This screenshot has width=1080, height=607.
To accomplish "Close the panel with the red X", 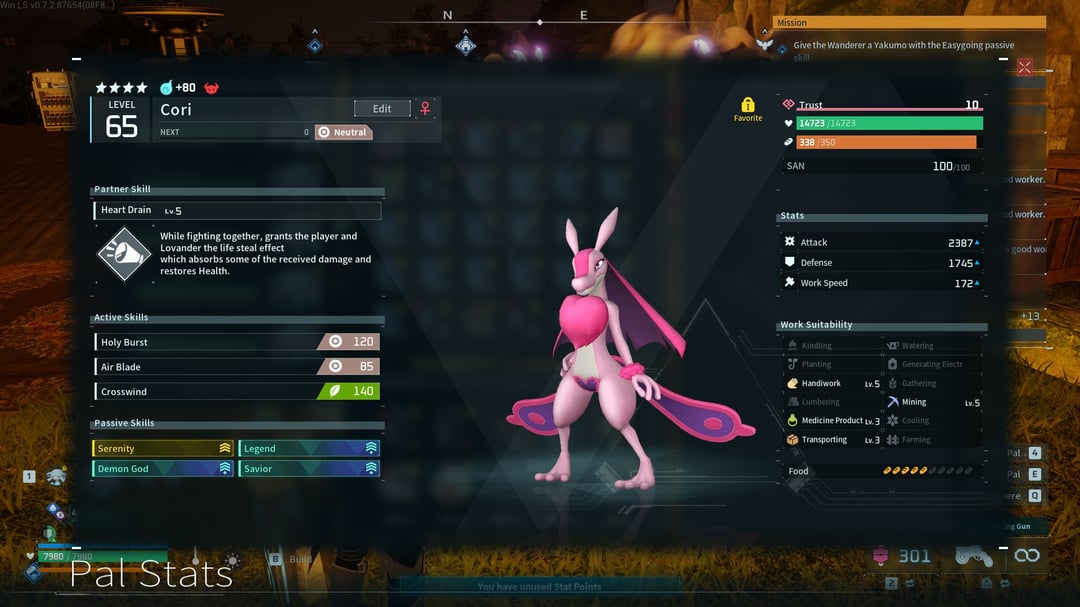I will pyautogui.click(x=1024, y=67).
